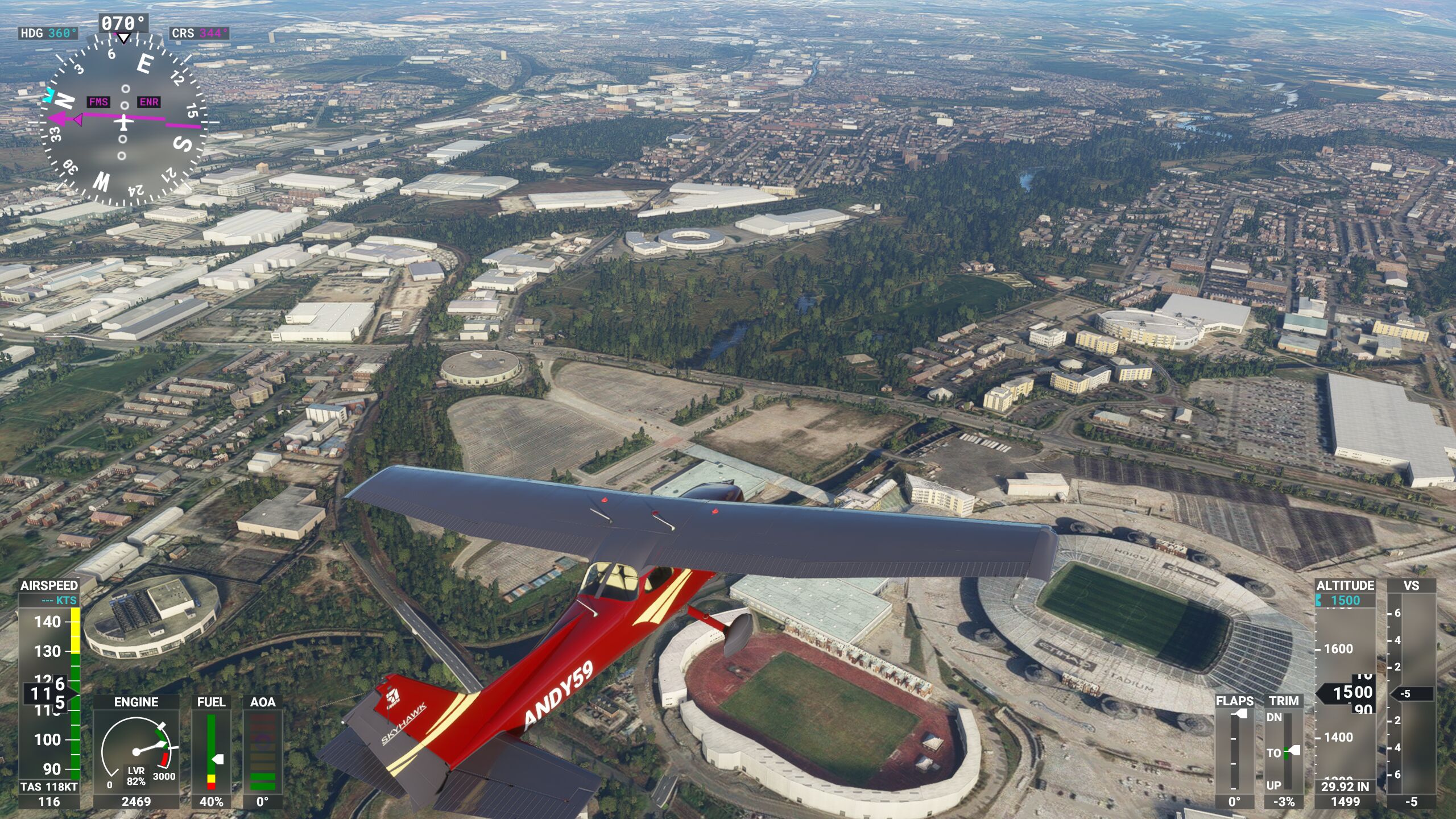Viewport: 1456px width, 819px height.
Task: Select the HDG 360° heading bug box
Action: [x=48, y=33]
